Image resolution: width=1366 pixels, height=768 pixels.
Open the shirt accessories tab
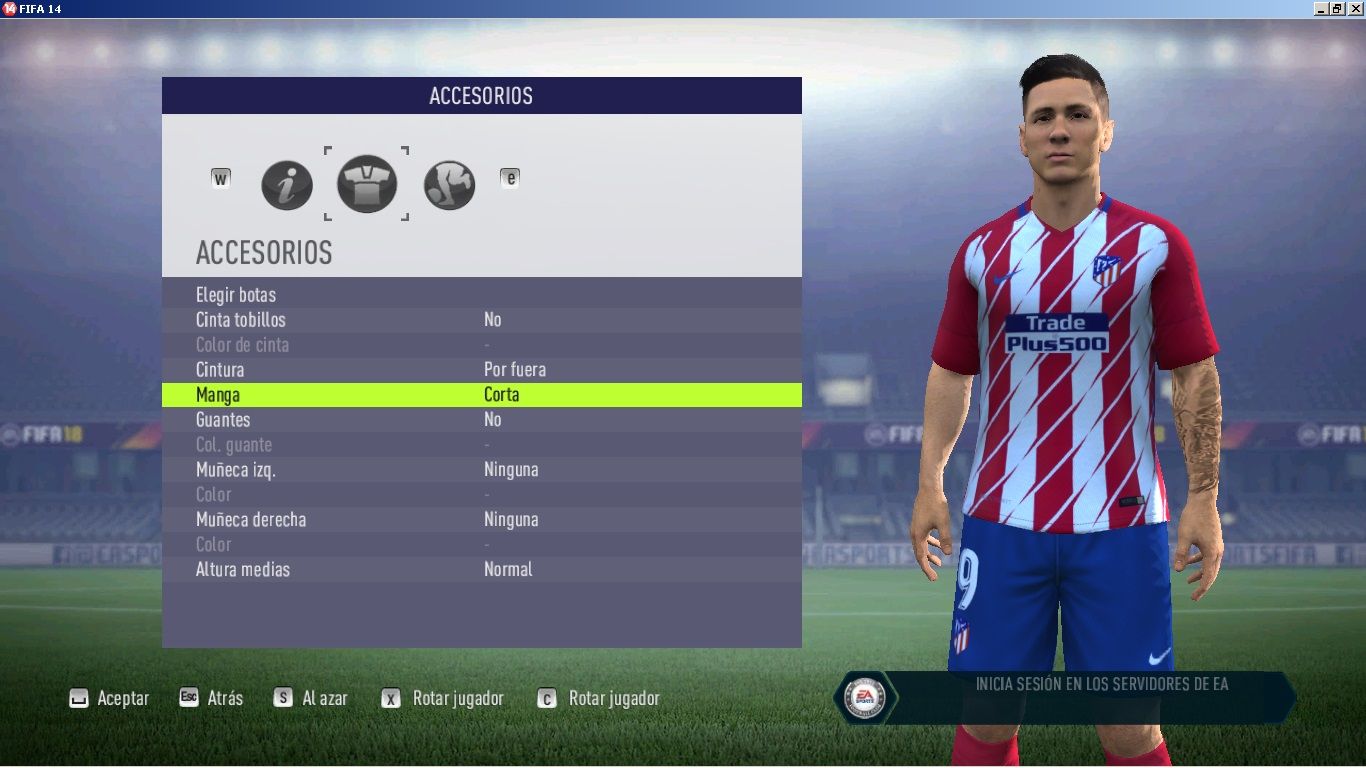coord(367,184)
